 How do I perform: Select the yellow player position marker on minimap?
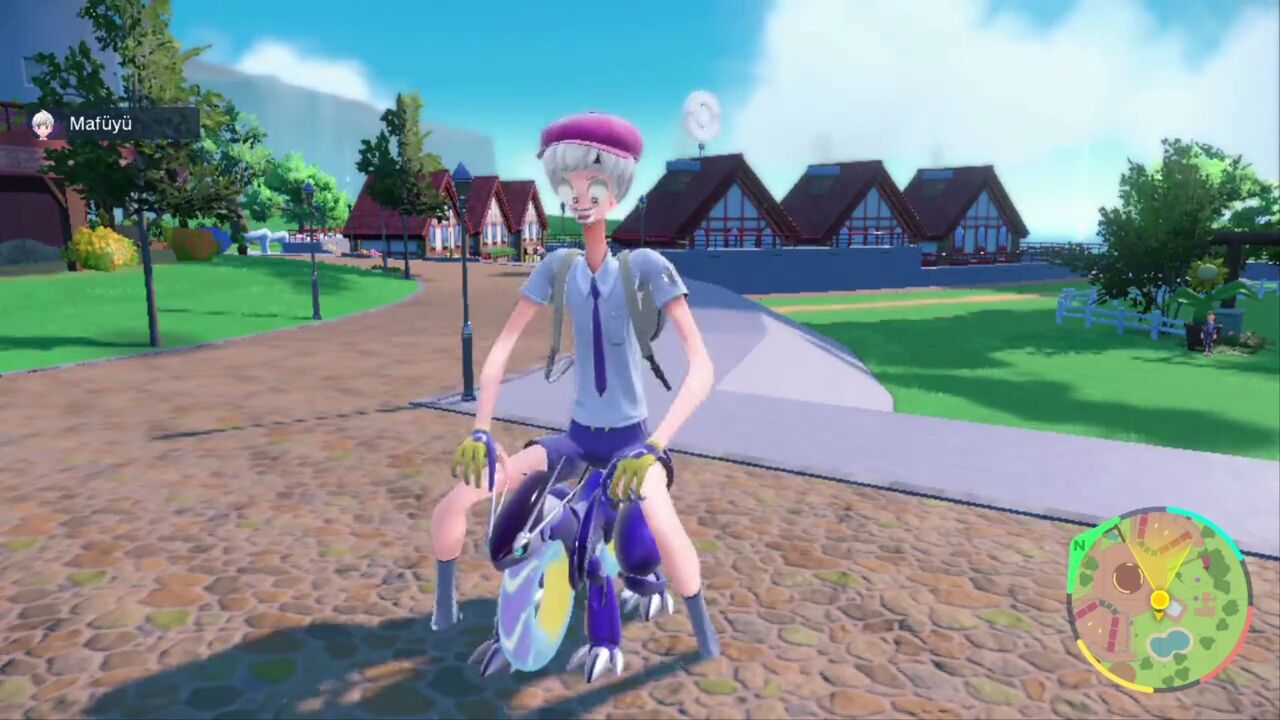1160,600
